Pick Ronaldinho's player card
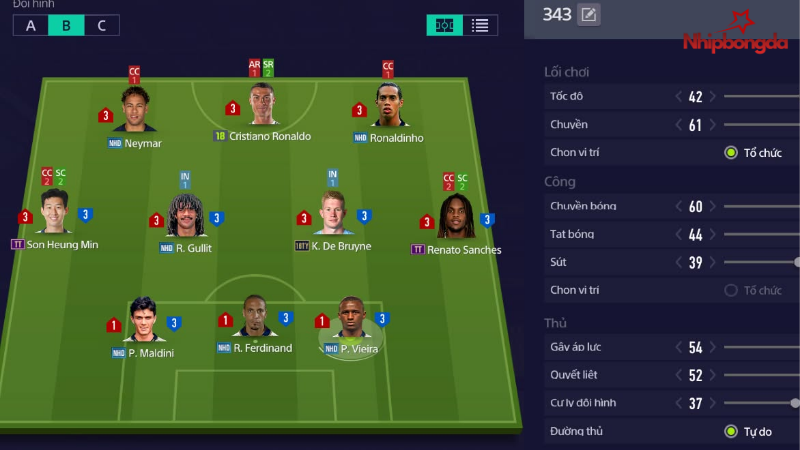 click(388, 105)
